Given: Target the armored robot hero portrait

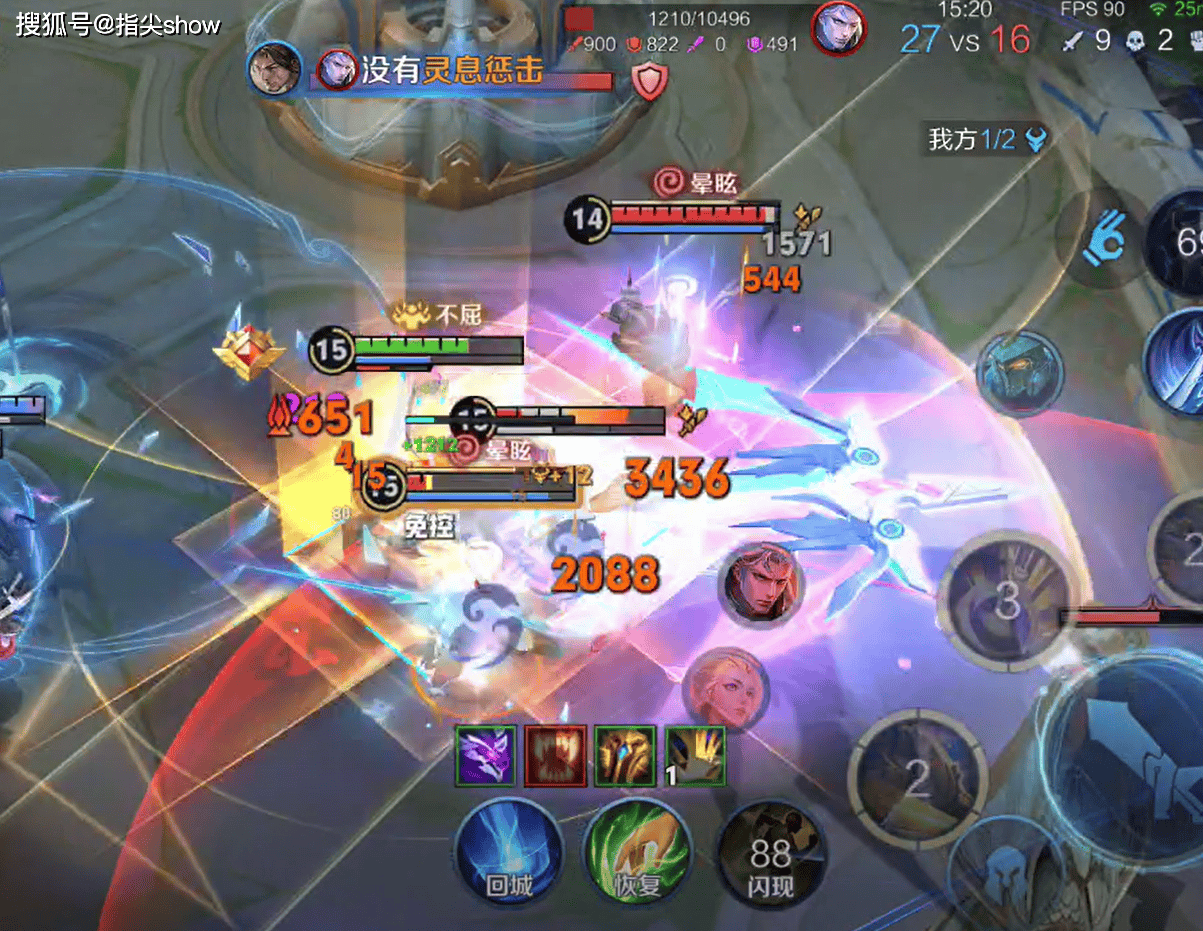Looking at the screenshot, I should pos(1020,372).
